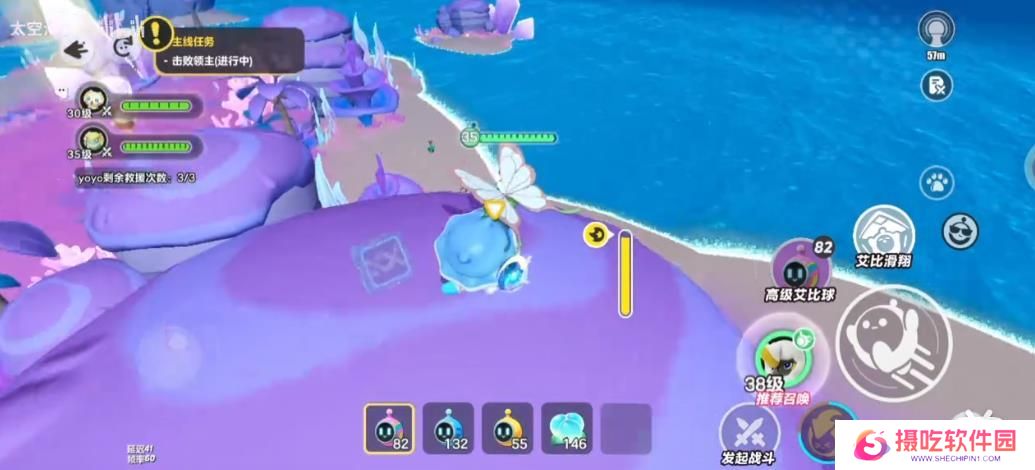Tap the back arrow button
Screen dimensions: 1035x470
click(76, 48)
